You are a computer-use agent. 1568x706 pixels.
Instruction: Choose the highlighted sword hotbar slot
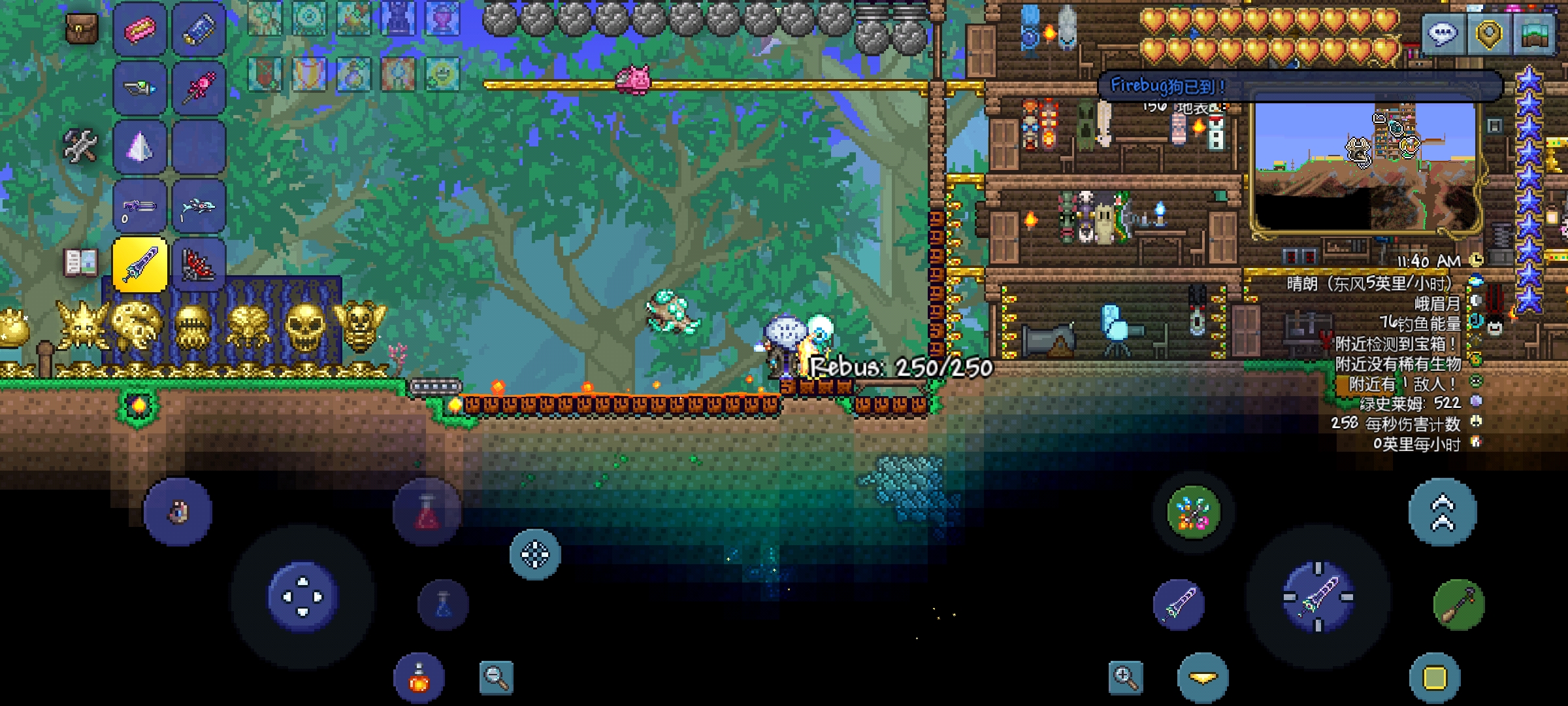pyautogui.click(x=140, y=265)
